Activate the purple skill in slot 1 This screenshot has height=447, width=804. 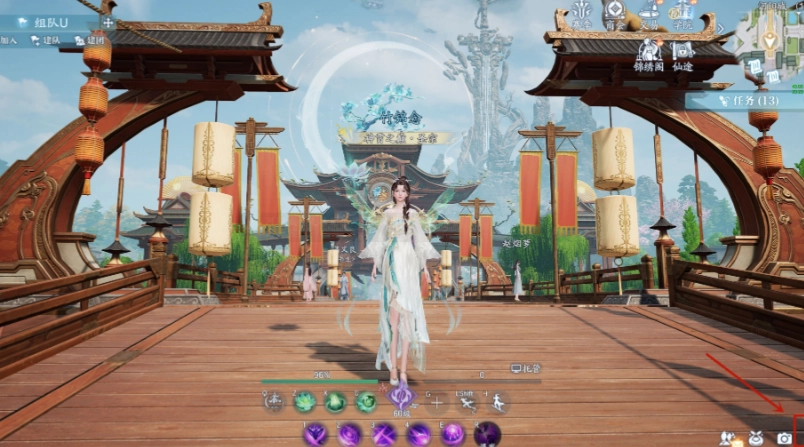315,434
